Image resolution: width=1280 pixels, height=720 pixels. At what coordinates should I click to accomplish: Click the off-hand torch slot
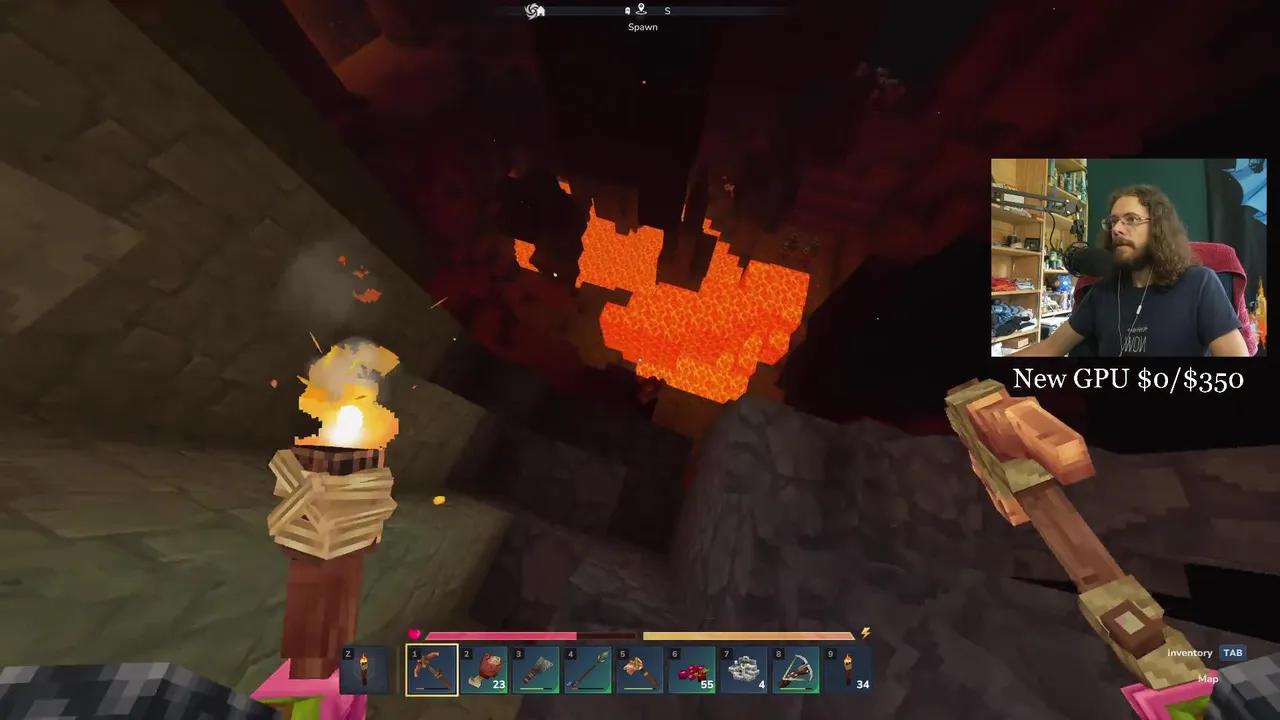coord(364,669)
